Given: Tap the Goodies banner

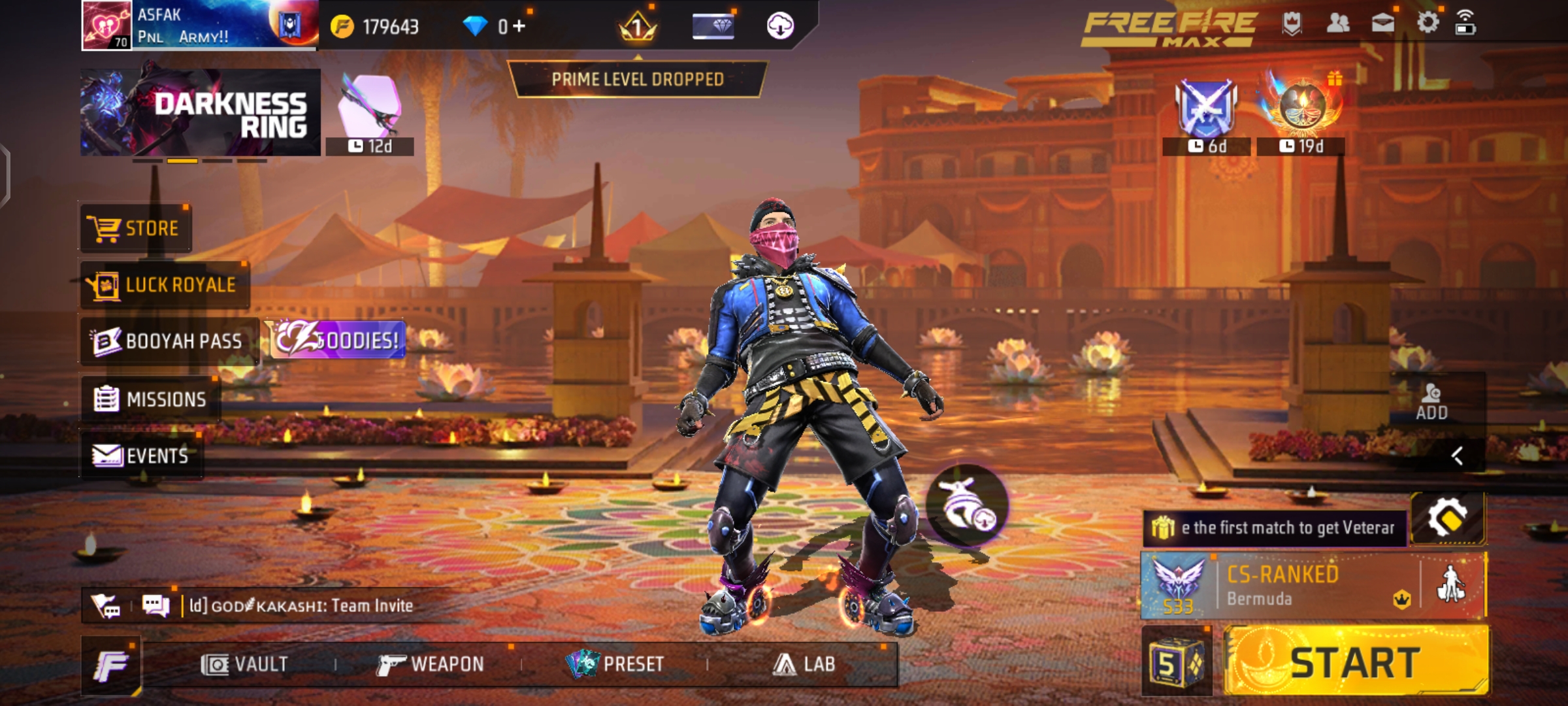Looking at the screenshot, I should click(338, 340).
